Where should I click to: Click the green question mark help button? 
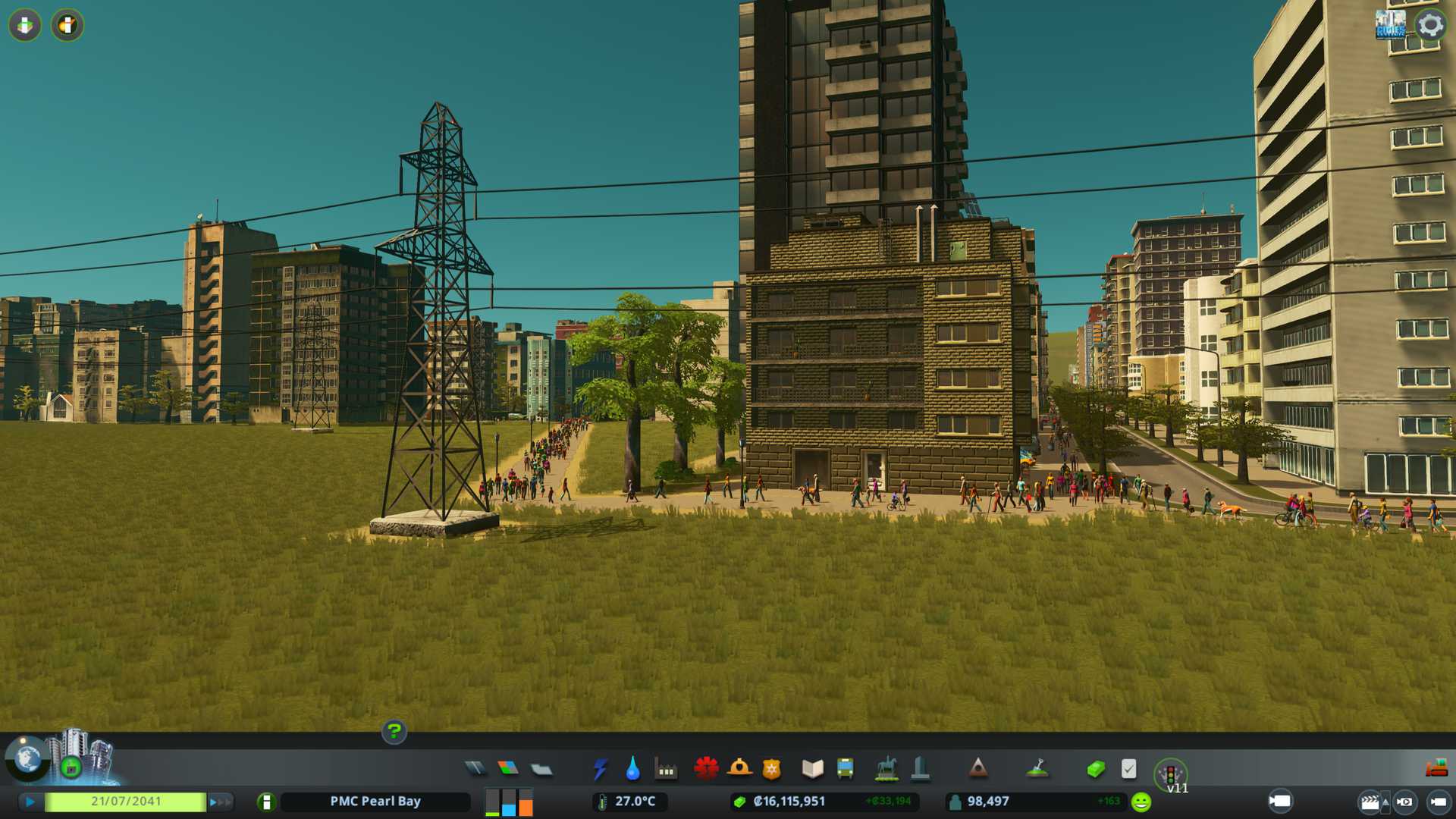point(394,732)
